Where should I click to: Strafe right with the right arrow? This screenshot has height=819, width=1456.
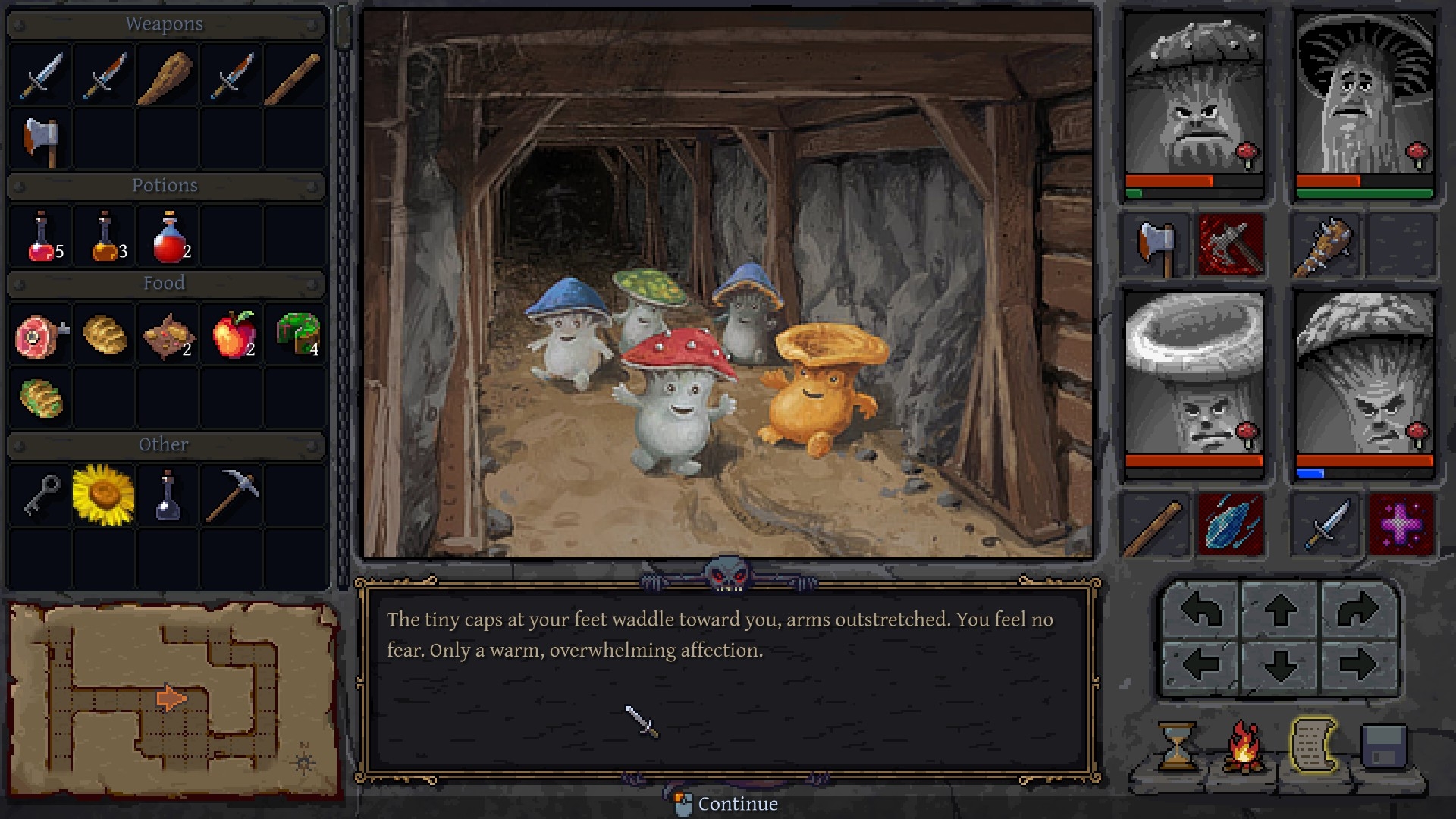click(x=1357, y=666)
